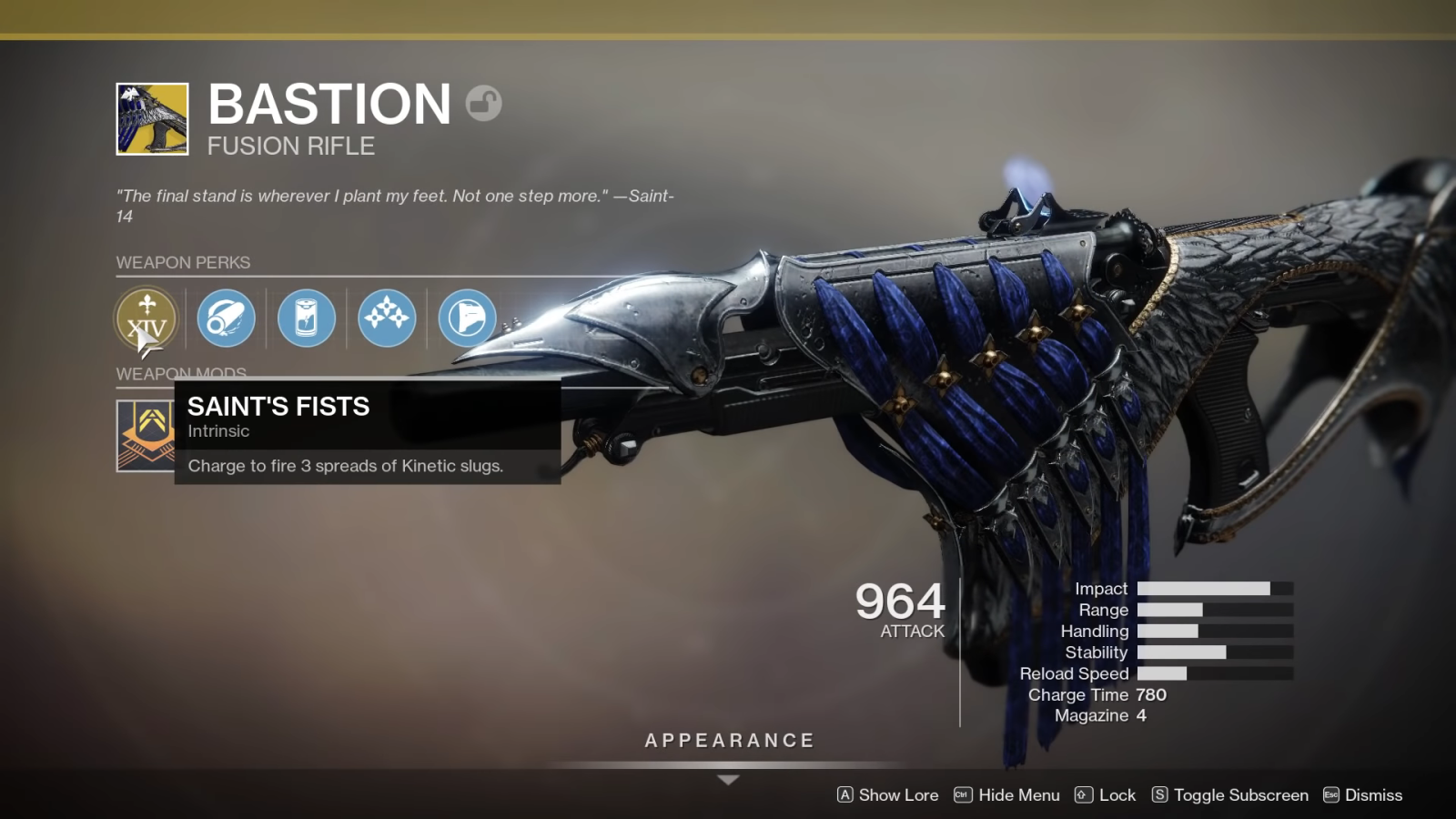The height and width of the screenshot is (819, 1456).
Task: View the gun stock perk icon
Action: click(467, 318)
